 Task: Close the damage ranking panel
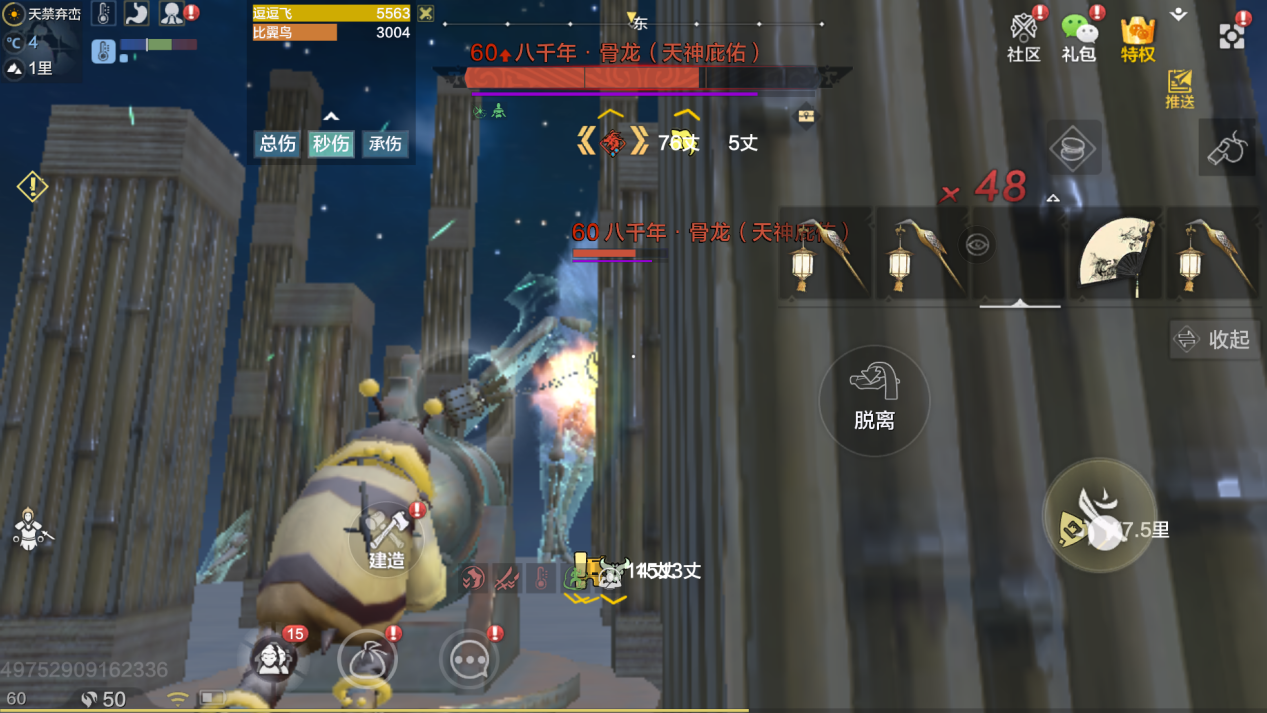tap(426, 13)
